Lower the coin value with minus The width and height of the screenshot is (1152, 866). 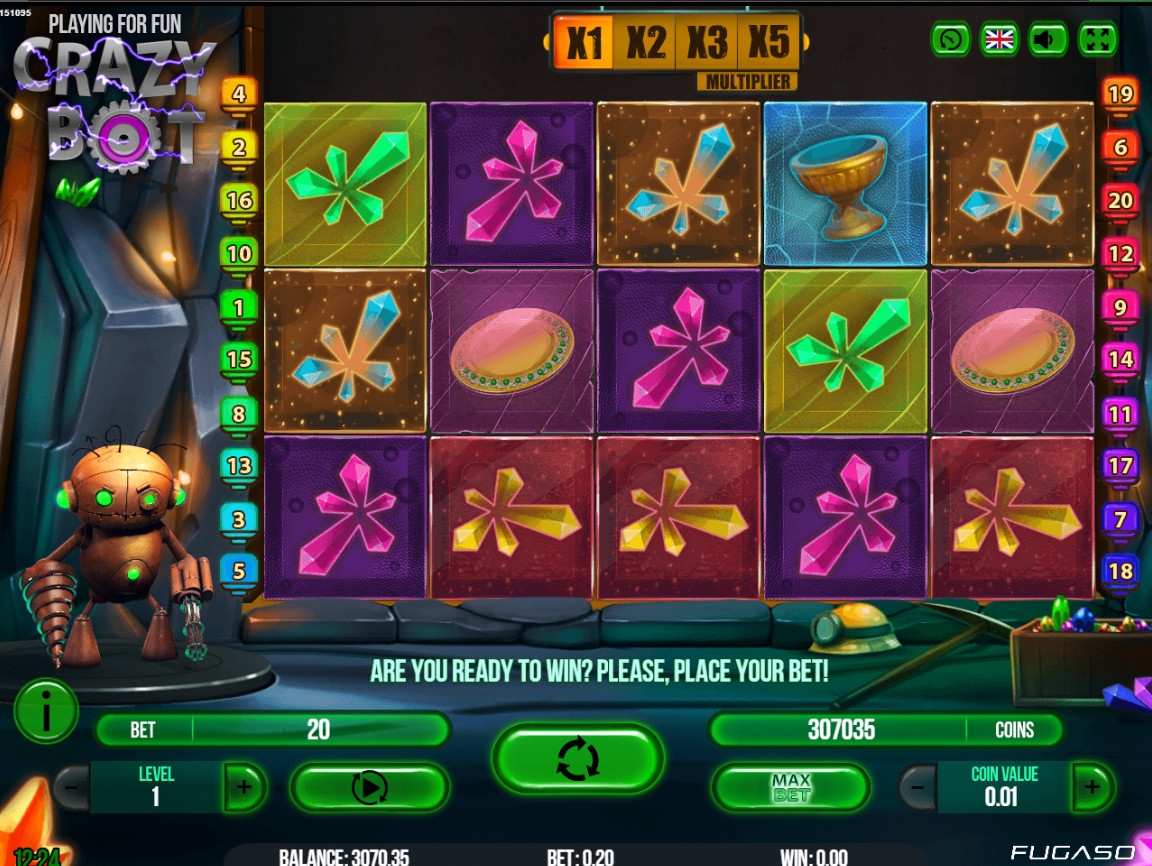(x=917, y=787)
